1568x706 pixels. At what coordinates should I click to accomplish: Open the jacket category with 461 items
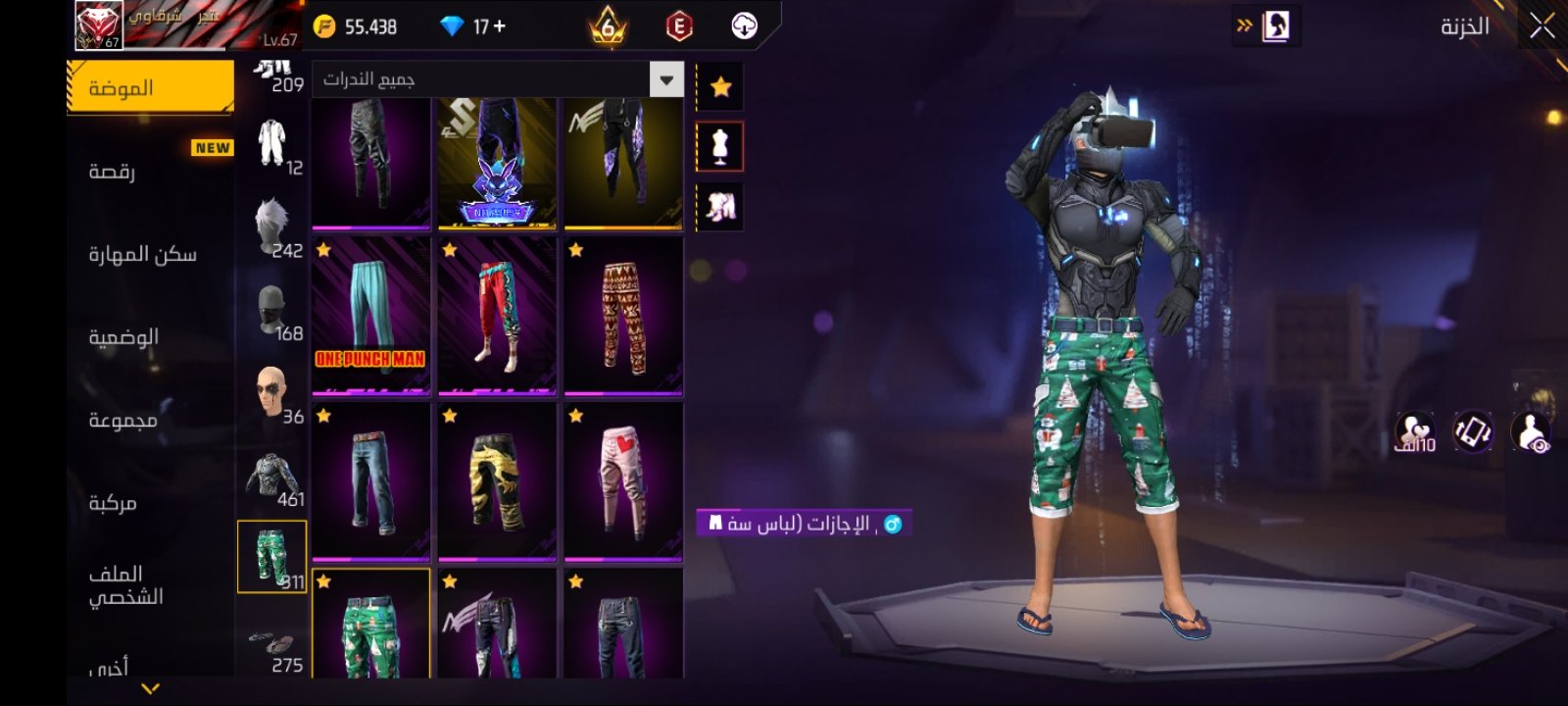(x=271, y=479)
